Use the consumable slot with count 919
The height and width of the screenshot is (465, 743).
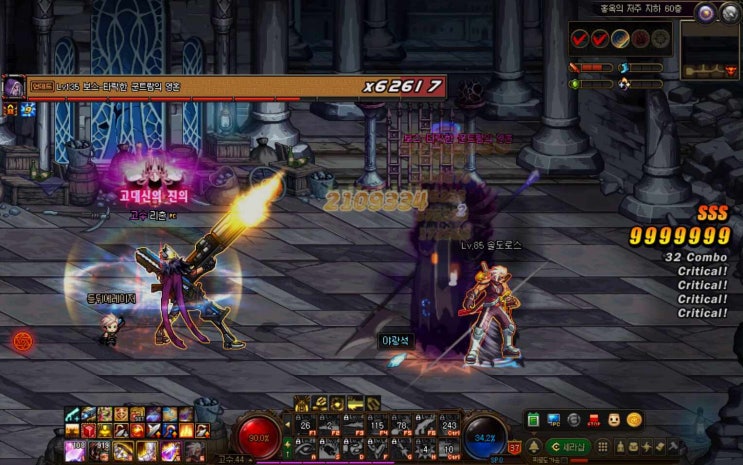[100, 451]
